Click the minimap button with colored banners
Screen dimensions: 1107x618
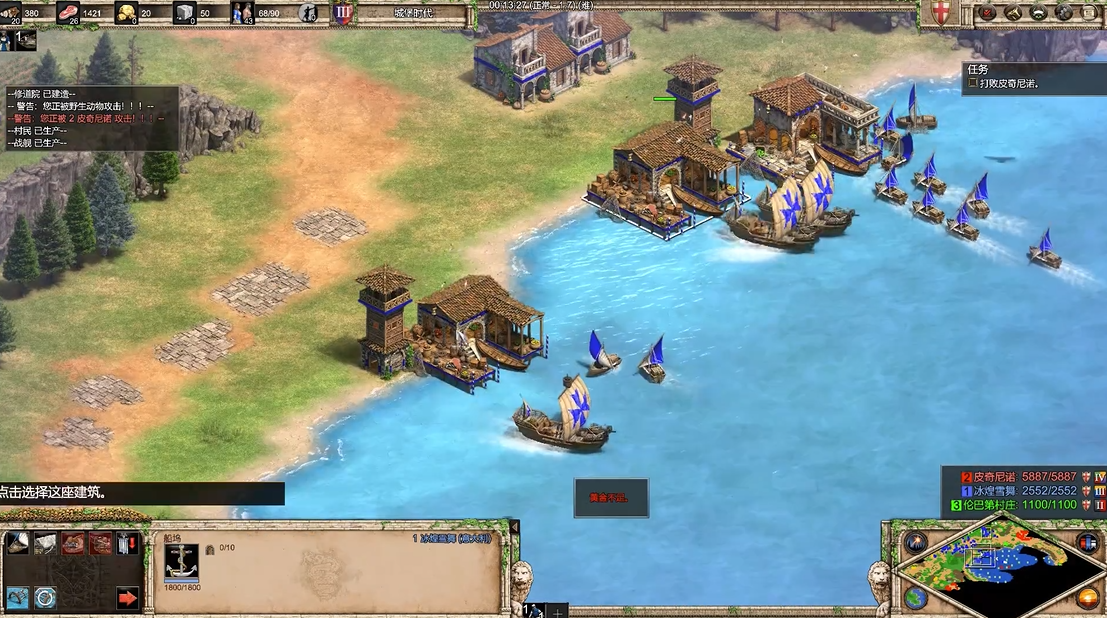1088,543
